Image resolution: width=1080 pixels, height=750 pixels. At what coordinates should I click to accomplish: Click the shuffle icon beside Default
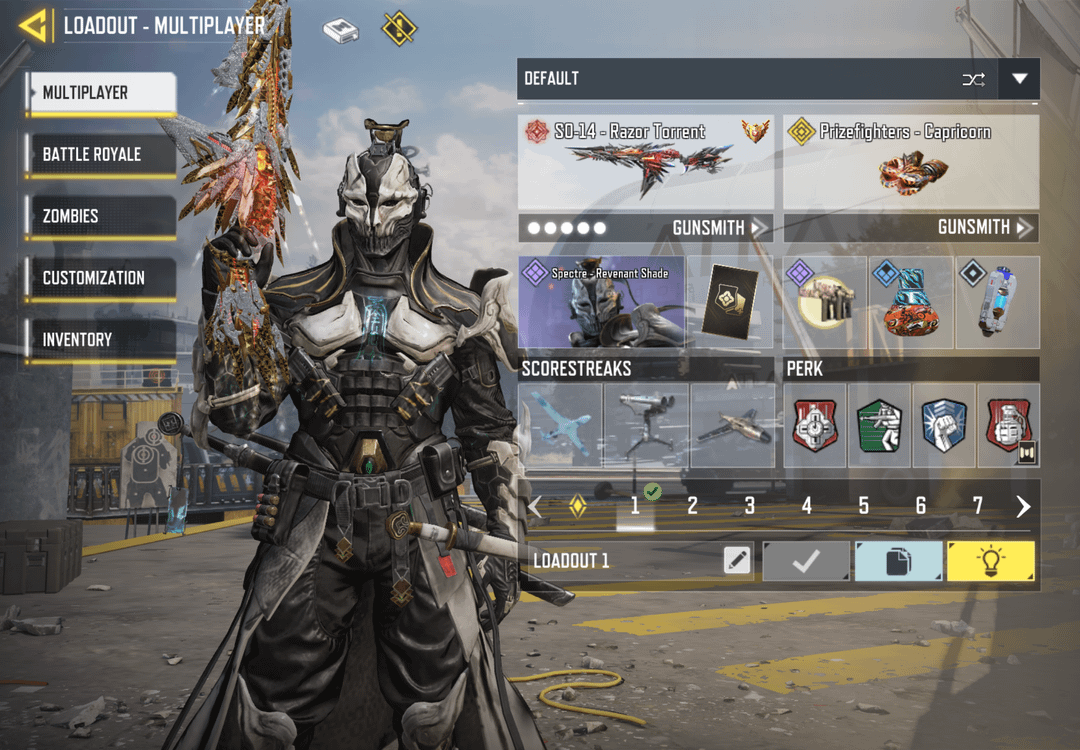pyautogui.click(x=973, y=79)
